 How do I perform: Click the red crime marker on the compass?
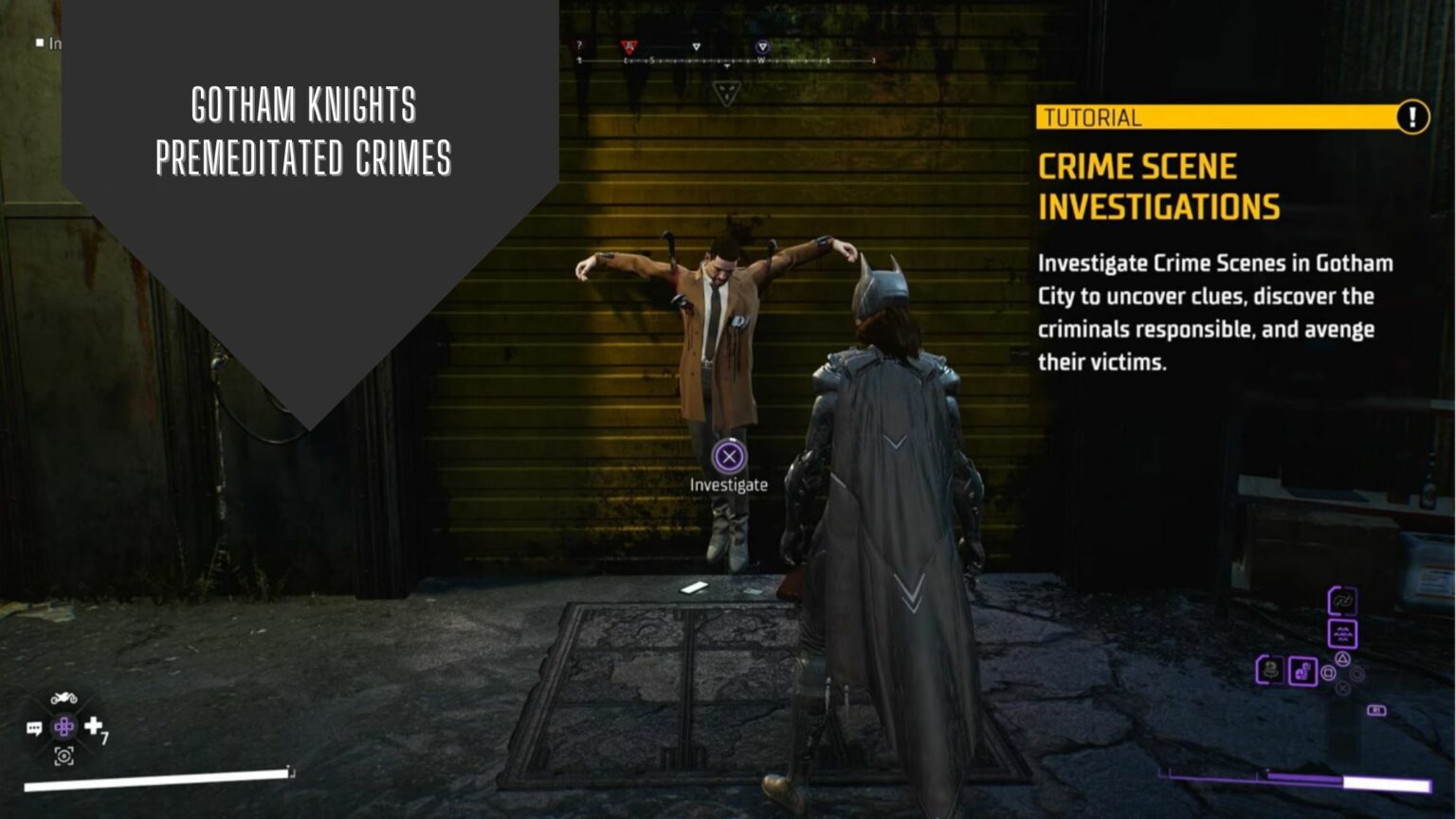(628, 45)
